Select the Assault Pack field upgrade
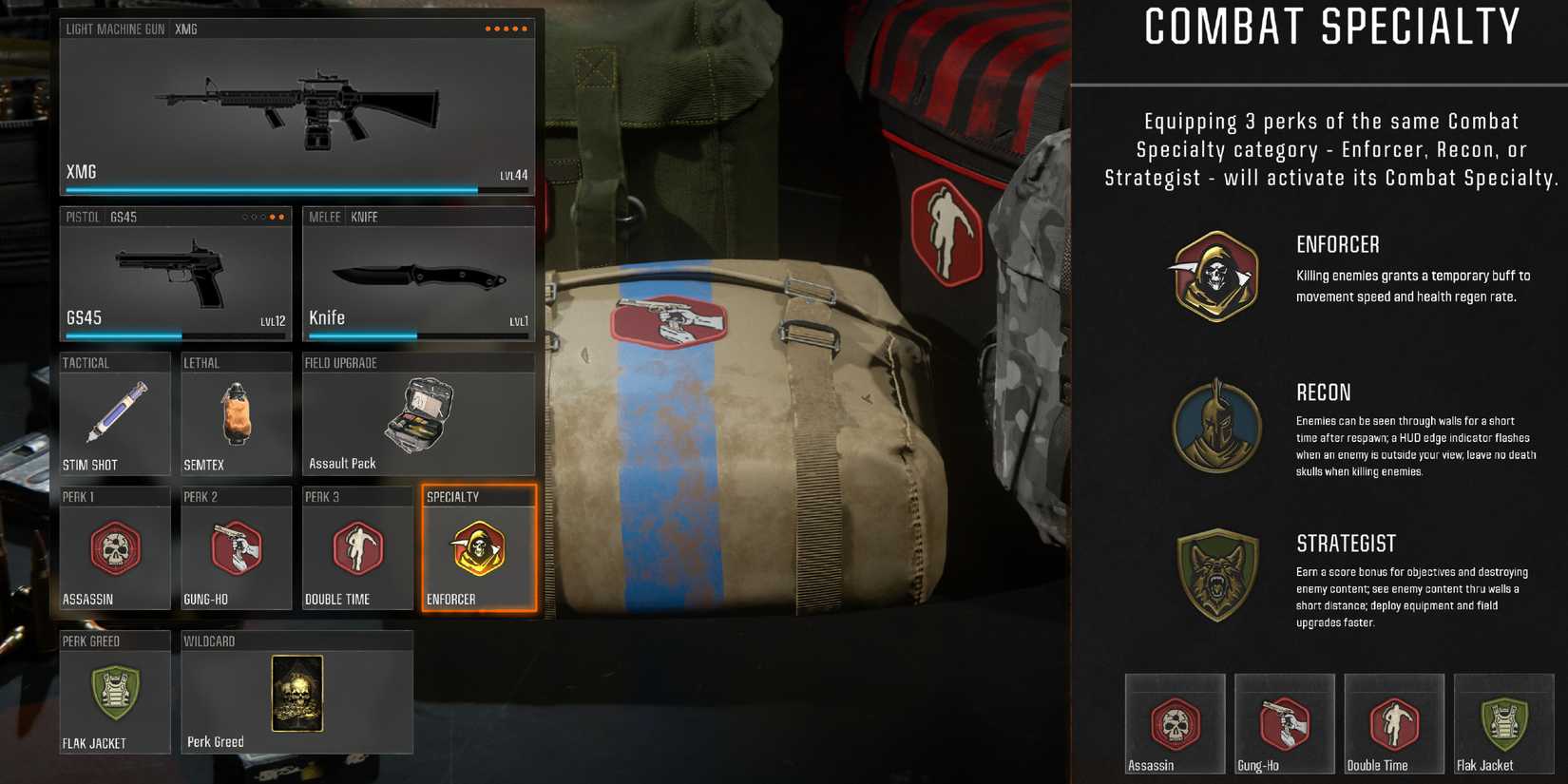 tap(418, 416)
